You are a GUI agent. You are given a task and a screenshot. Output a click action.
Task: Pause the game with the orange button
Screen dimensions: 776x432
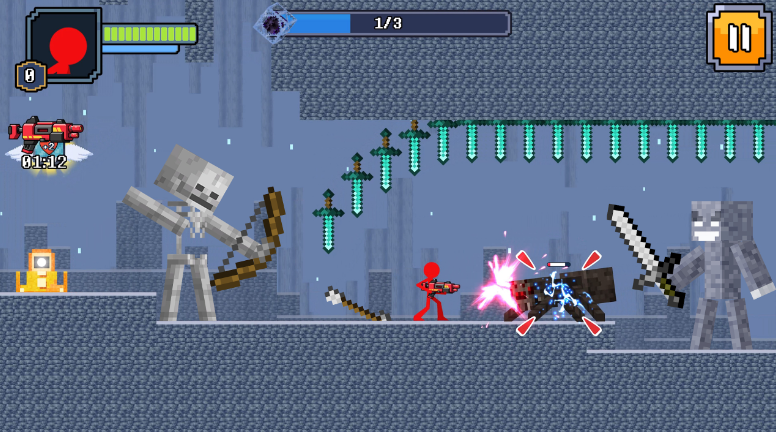click(x=738, y=38)
